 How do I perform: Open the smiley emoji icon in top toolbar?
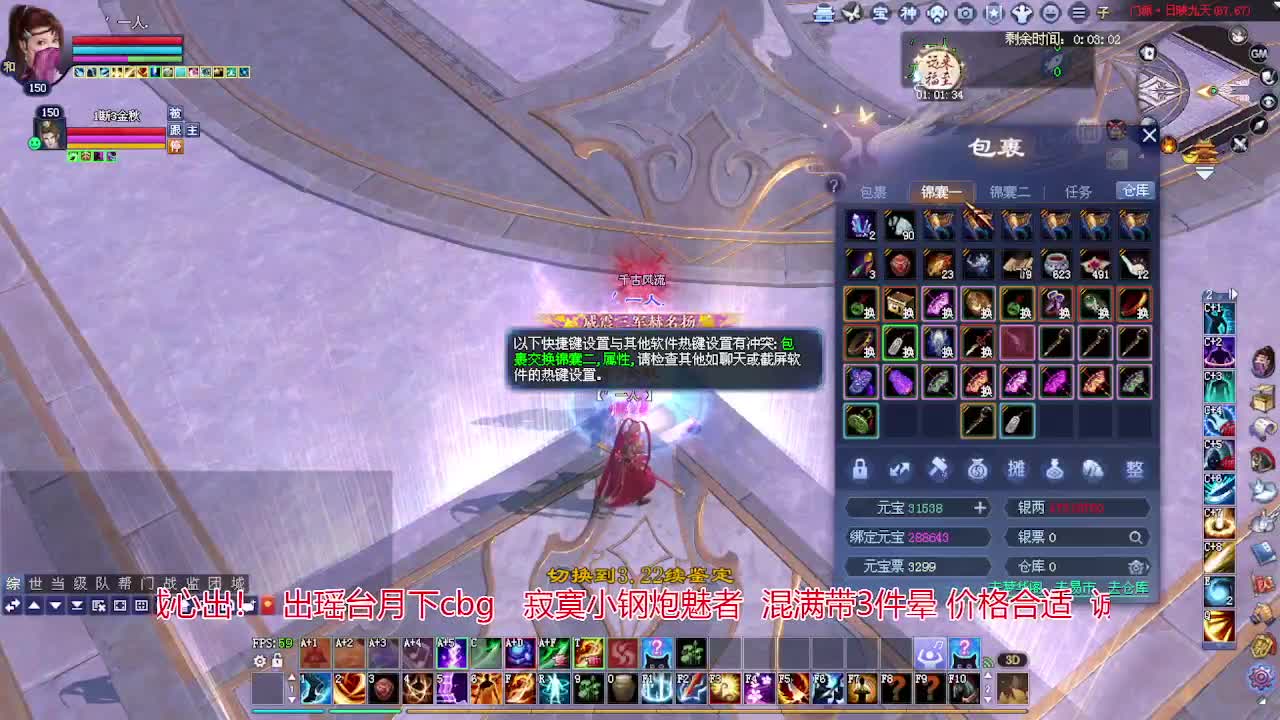pos(1050,14)
